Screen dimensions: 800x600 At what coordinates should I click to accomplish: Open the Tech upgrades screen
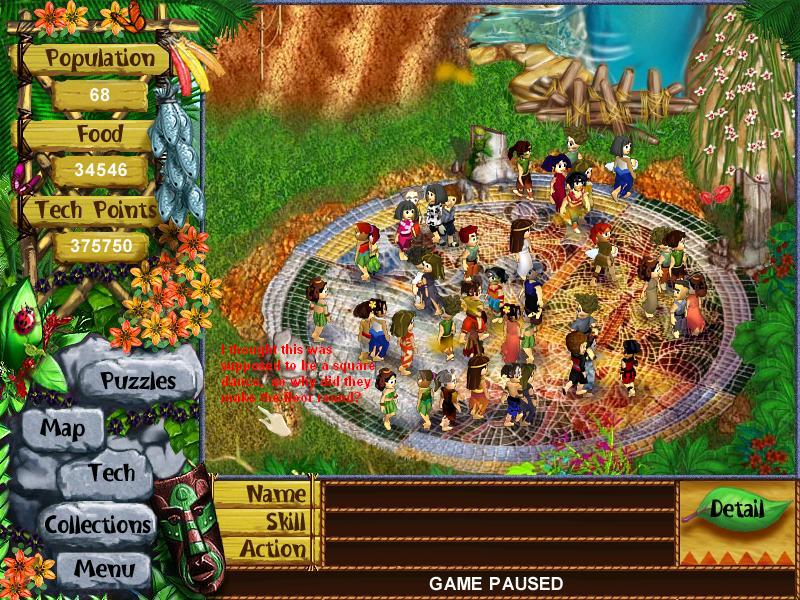click(110, 473)
